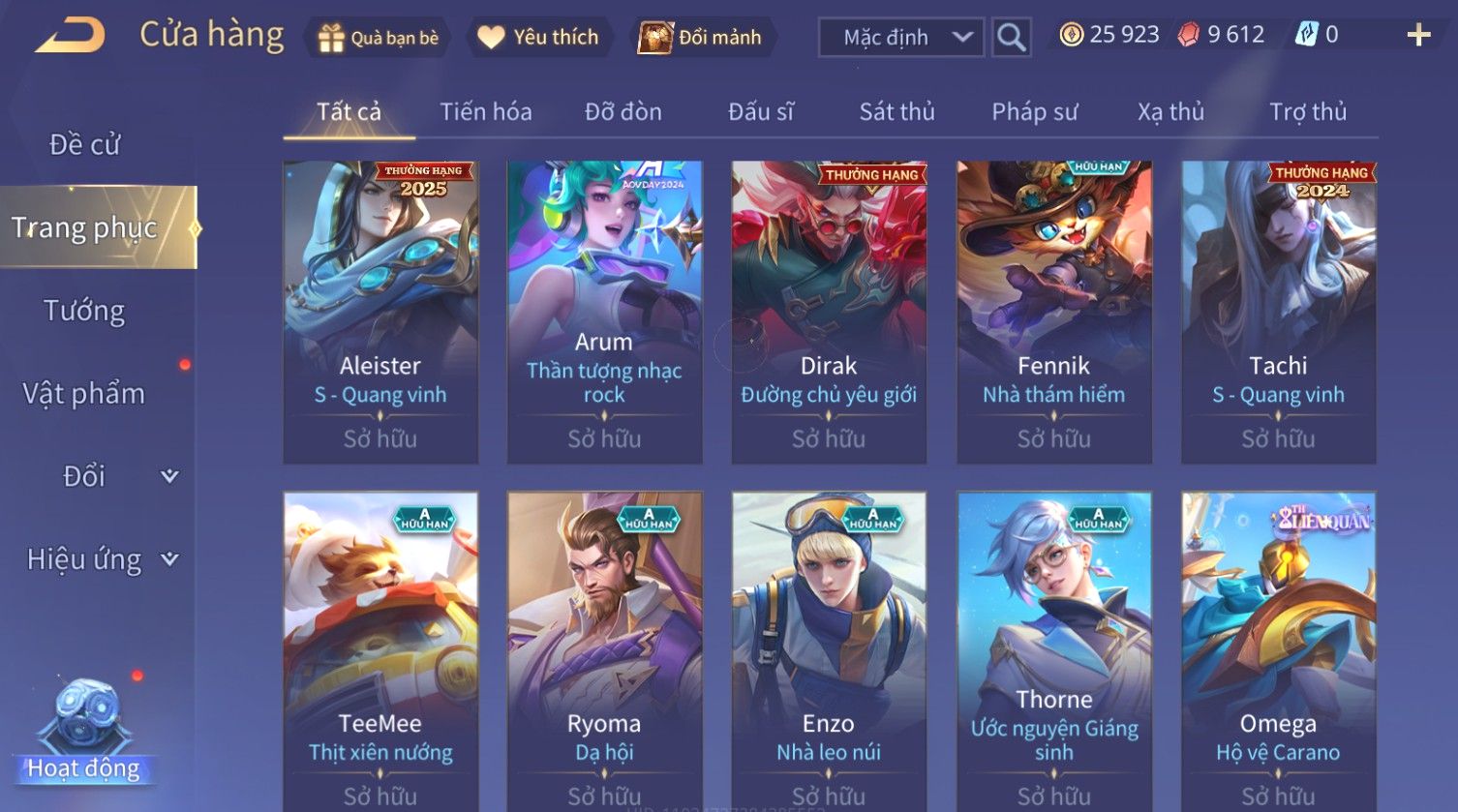Open the Đề cử shop section
The image size is (1458, 812).
(x=85, y=145)
